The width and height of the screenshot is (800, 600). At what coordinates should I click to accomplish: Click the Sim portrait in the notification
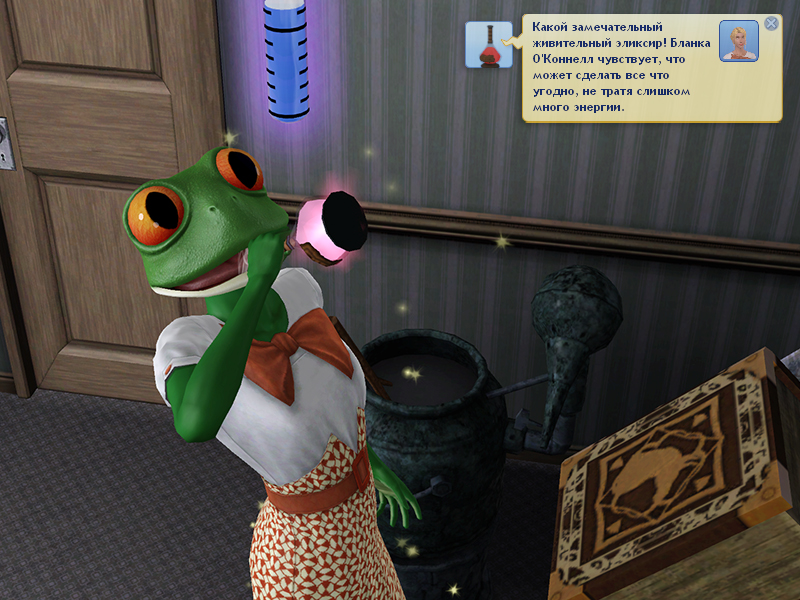(739, 41)
